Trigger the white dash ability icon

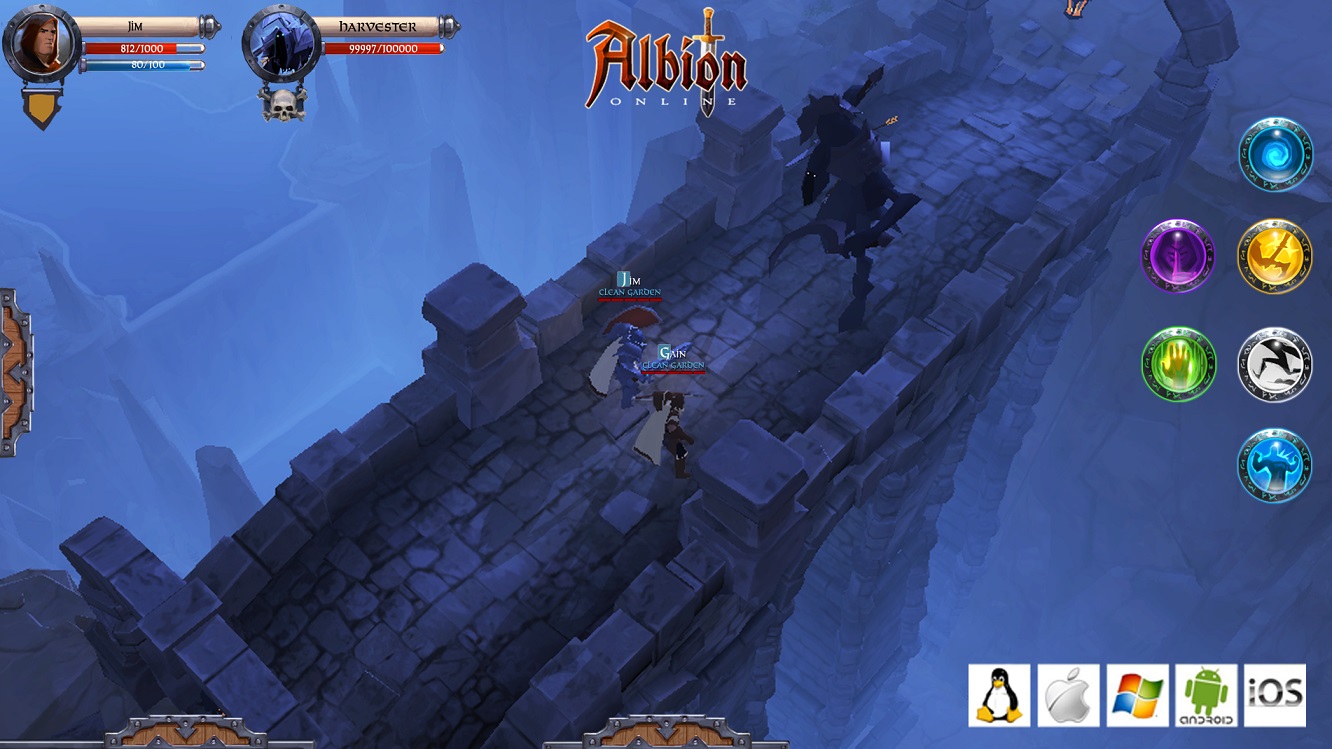click(1274, 364)
